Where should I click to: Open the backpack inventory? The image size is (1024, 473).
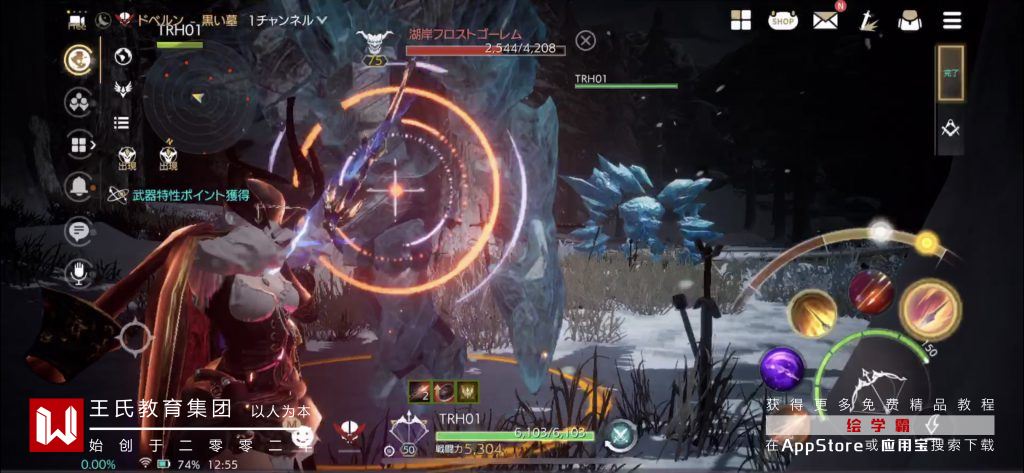(x=909, y=20)
